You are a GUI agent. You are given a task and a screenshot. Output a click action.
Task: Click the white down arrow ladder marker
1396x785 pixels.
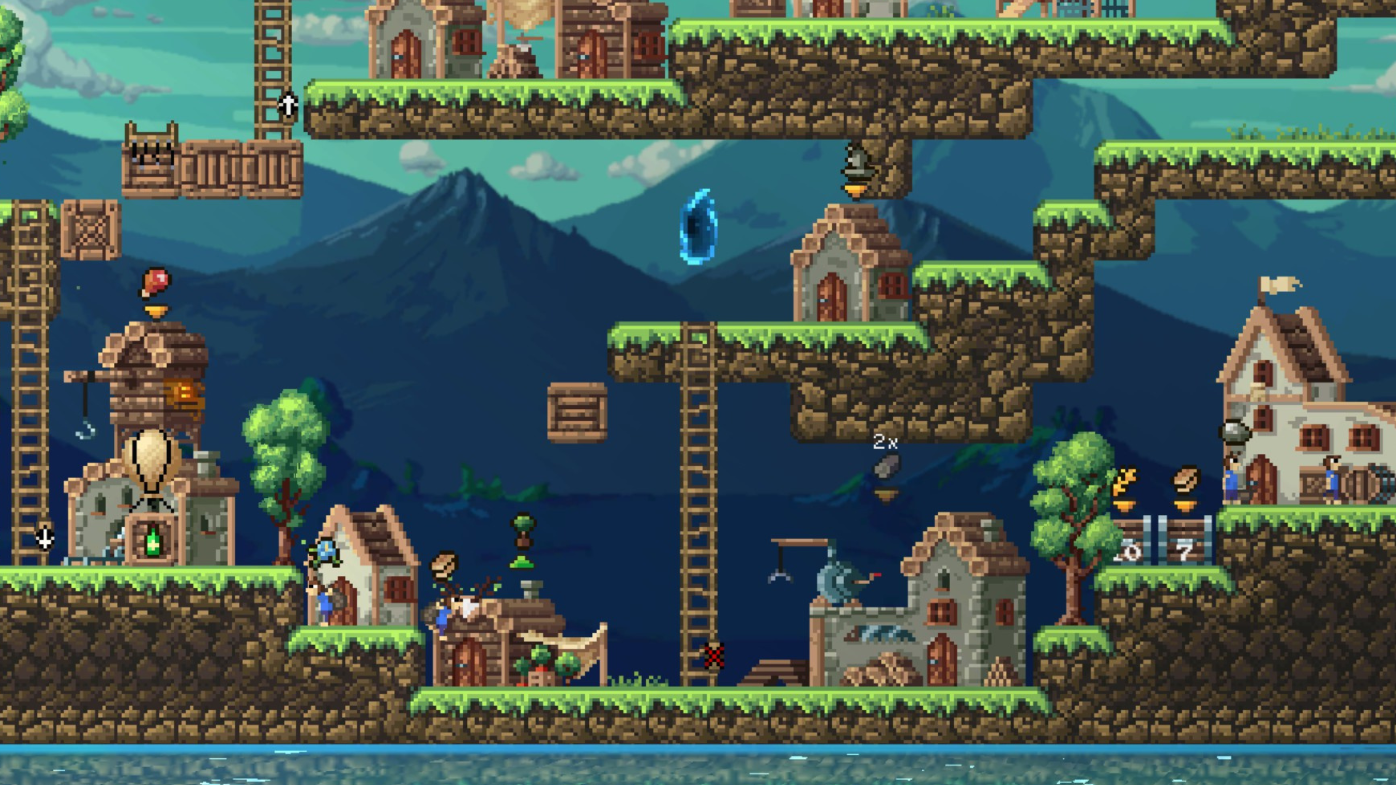click(44, 539)
